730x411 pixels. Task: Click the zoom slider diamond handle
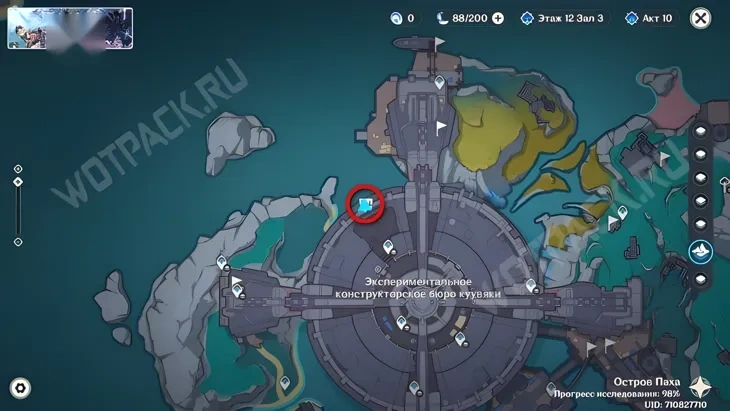(18, 182)
